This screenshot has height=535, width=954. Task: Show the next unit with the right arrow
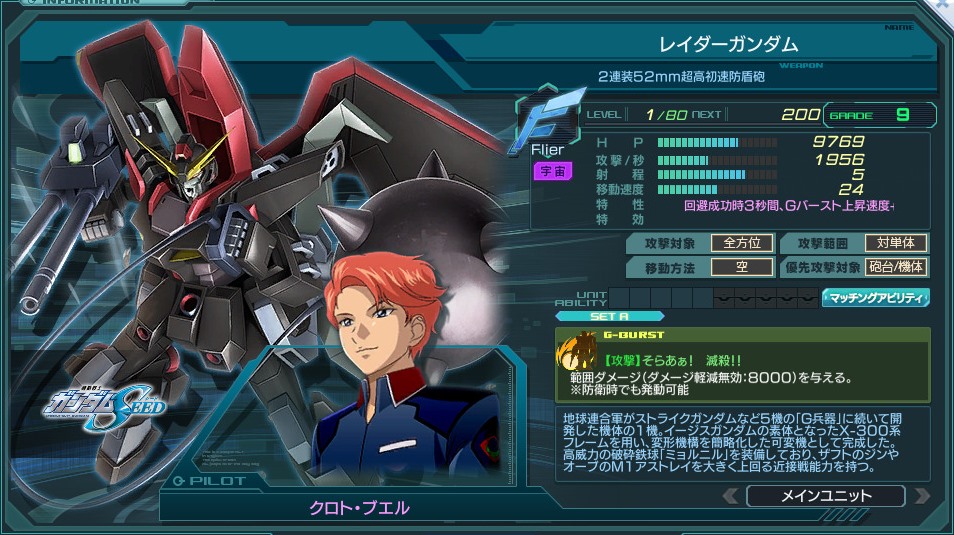[x=921, y=496]
